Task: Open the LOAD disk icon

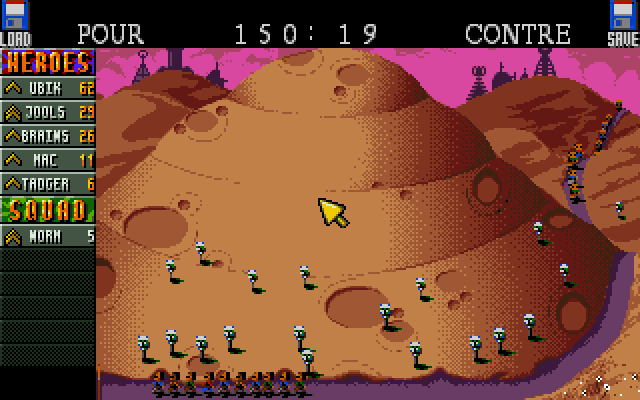Action: 15,22
